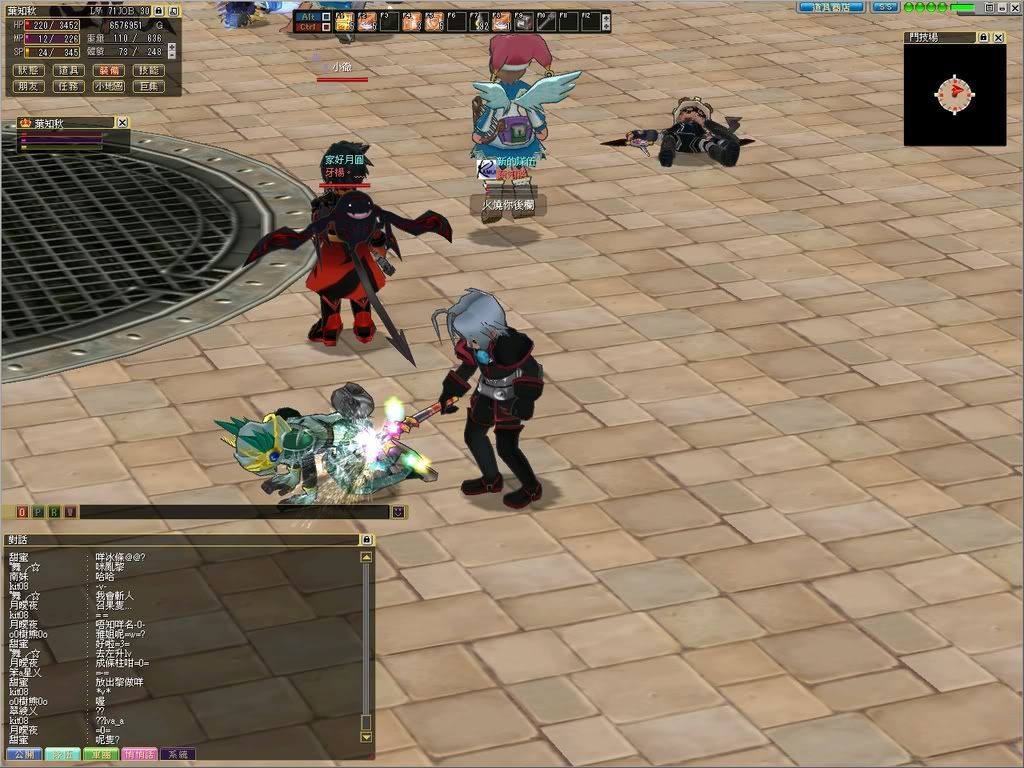
Task: Open the 裝備 equipment window
Action: [108, 71]
